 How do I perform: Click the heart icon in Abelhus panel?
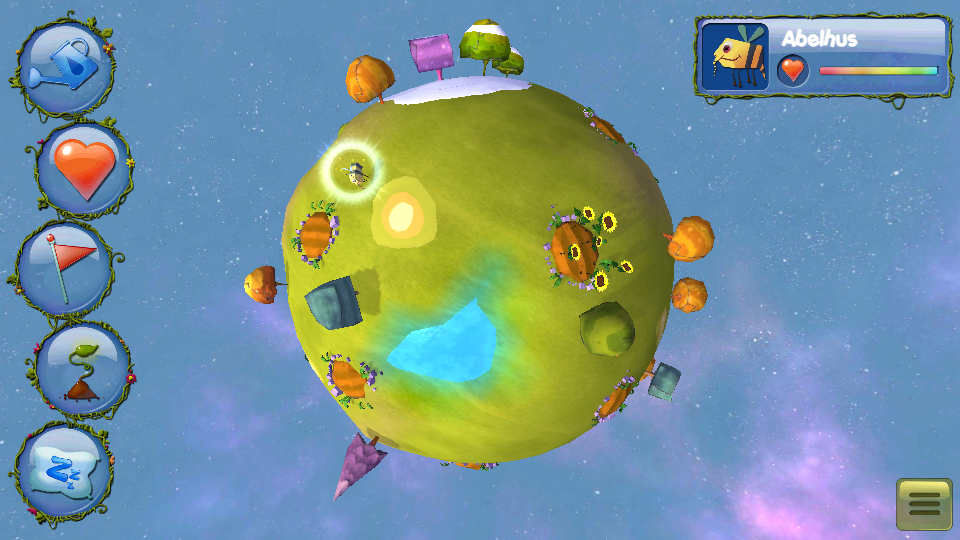pyautogui.click(x=793, y=71)
